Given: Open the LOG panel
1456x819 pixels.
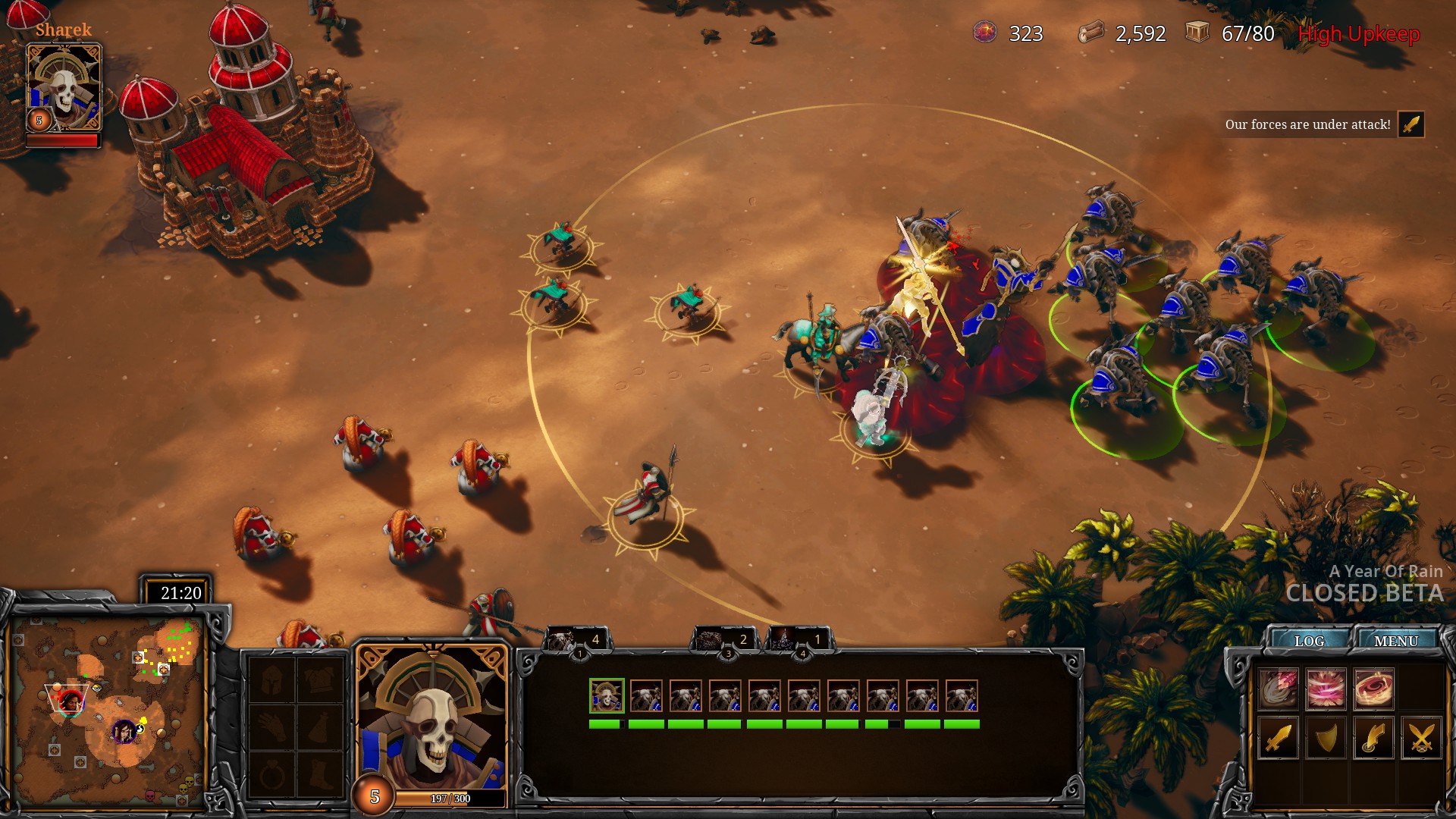Looking at the screenshot, I should coord(1309,641).
